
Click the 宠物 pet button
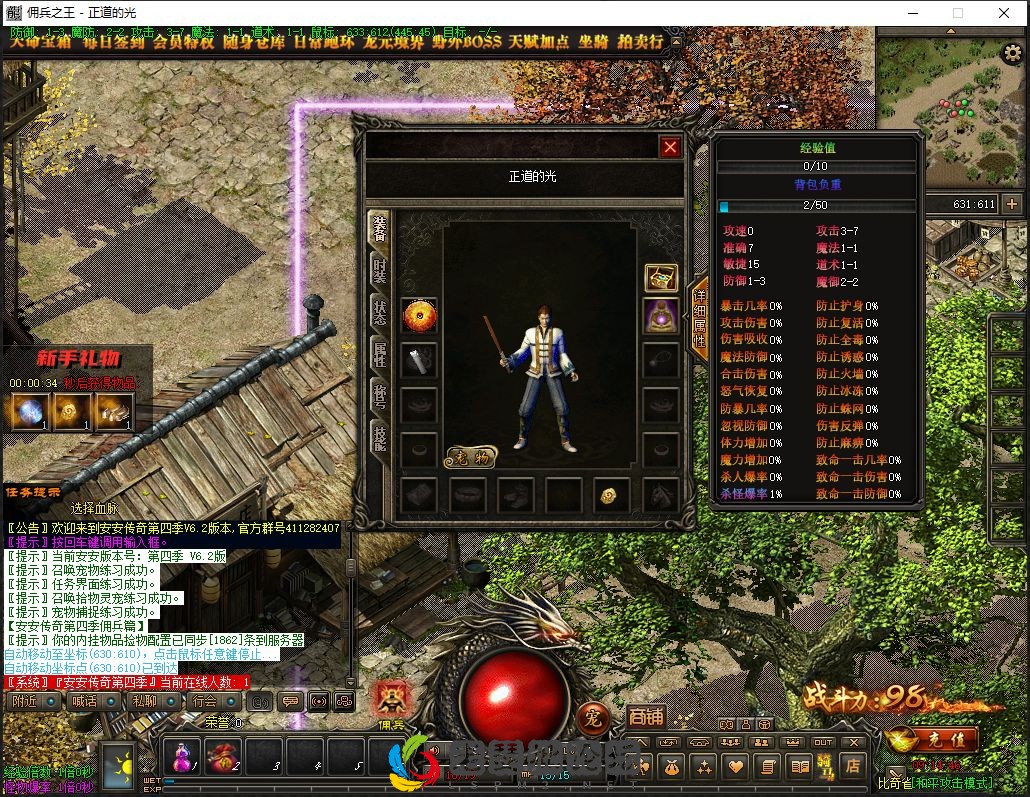point(470,457)
